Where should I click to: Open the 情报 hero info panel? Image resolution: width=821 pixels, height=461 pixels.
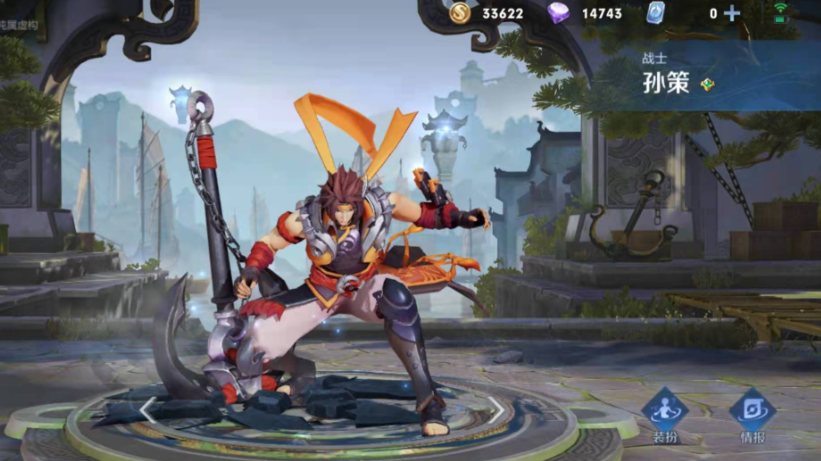[752, 412]
